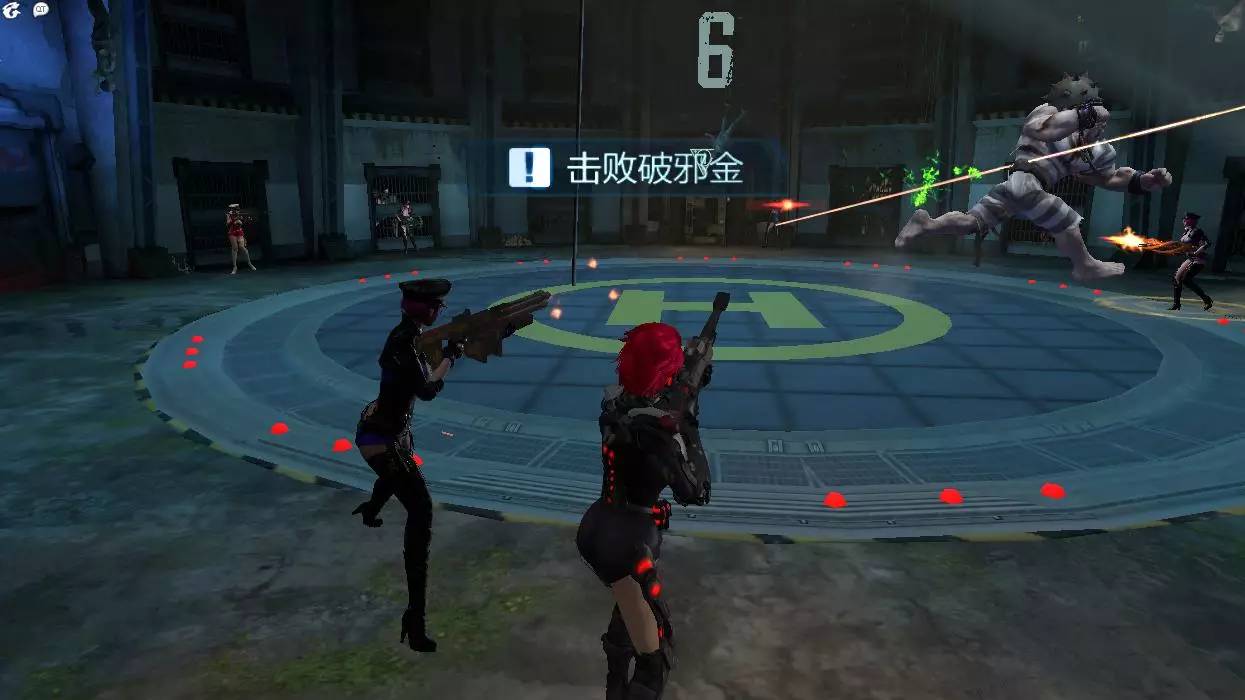The height and width of the screenshot is (700, 1245).
Task: Select the 击败破邪金 objective banner
Action: tap(628, 168)
